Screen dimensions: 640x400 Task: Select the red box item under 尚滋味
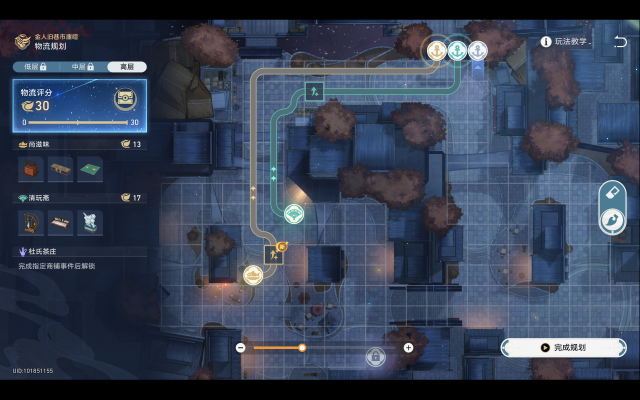click(x=32, y=171)
